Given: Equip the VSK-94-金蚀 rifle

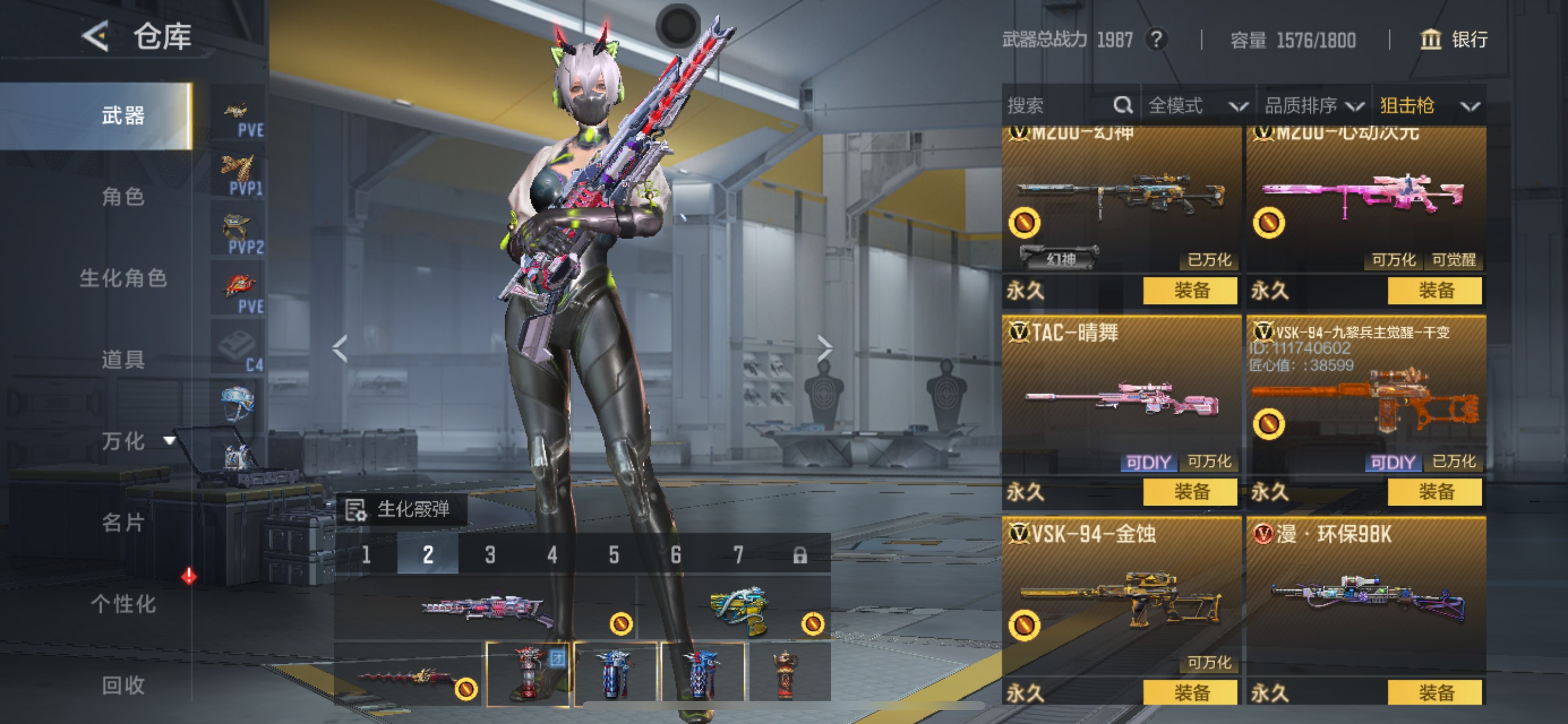Looking at the screenshot, I should pyautogui.click(x=1190, y=693).
